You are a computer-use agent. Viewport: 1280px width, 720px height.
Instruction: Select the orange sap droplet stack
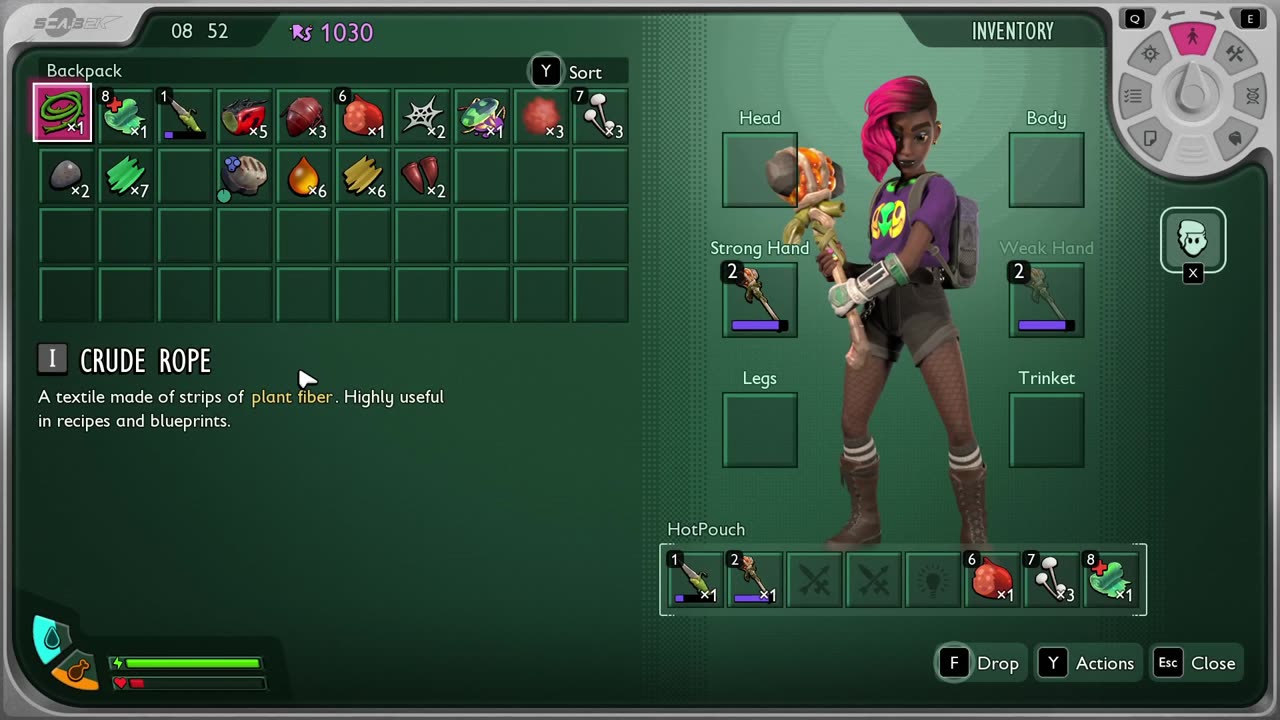pos(303,175)
